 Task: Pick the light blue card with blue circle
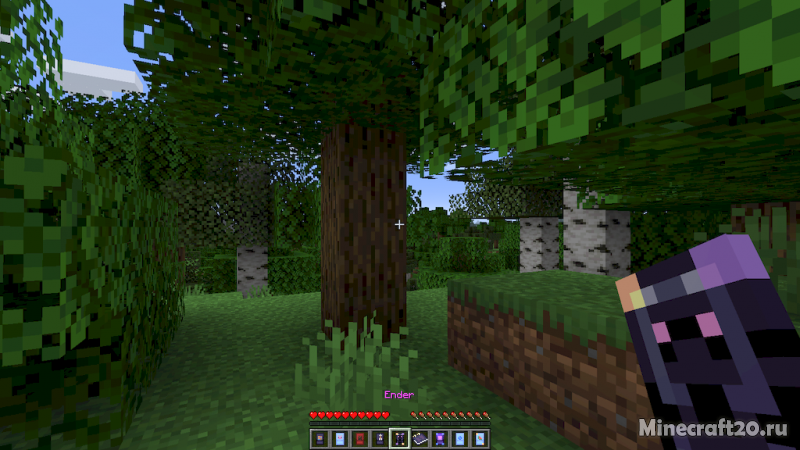point(460,438)
